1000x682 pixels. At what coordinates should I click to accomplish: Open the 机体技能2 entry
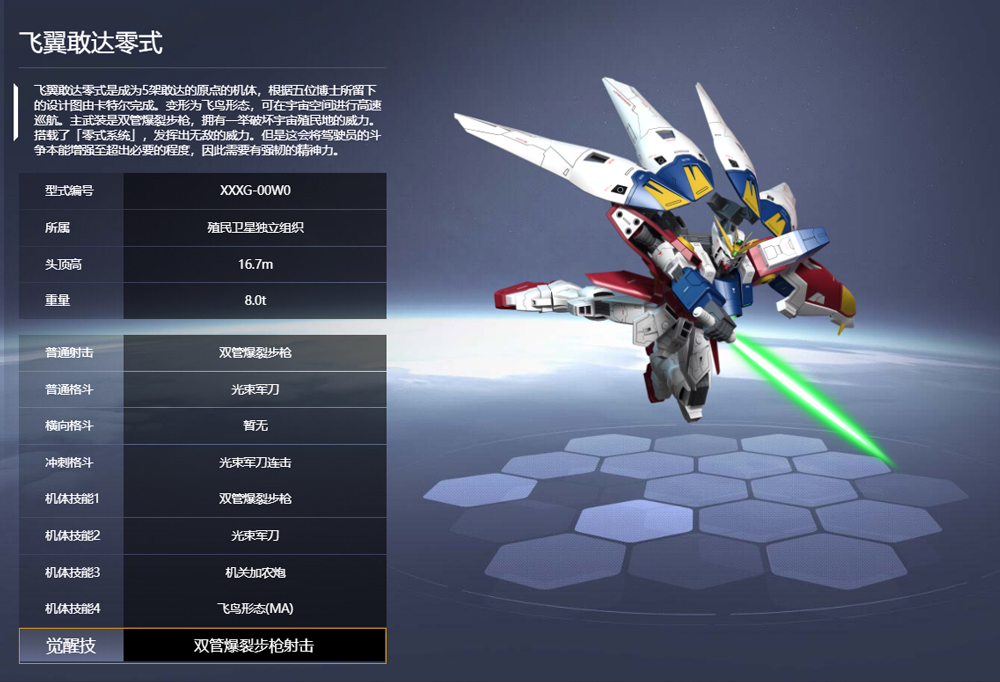(x=202, y=536)
